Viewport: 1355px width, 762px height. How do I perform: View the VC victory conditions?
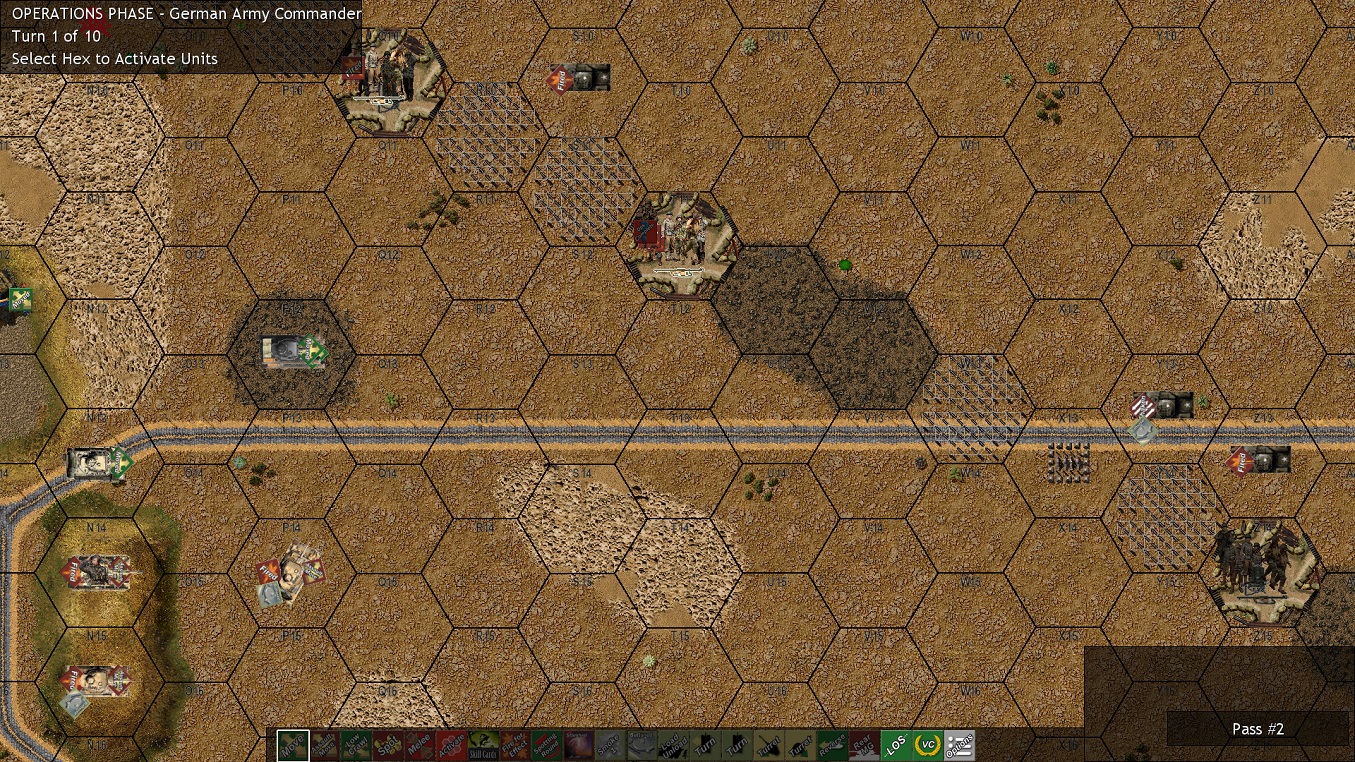pos(930,745)
